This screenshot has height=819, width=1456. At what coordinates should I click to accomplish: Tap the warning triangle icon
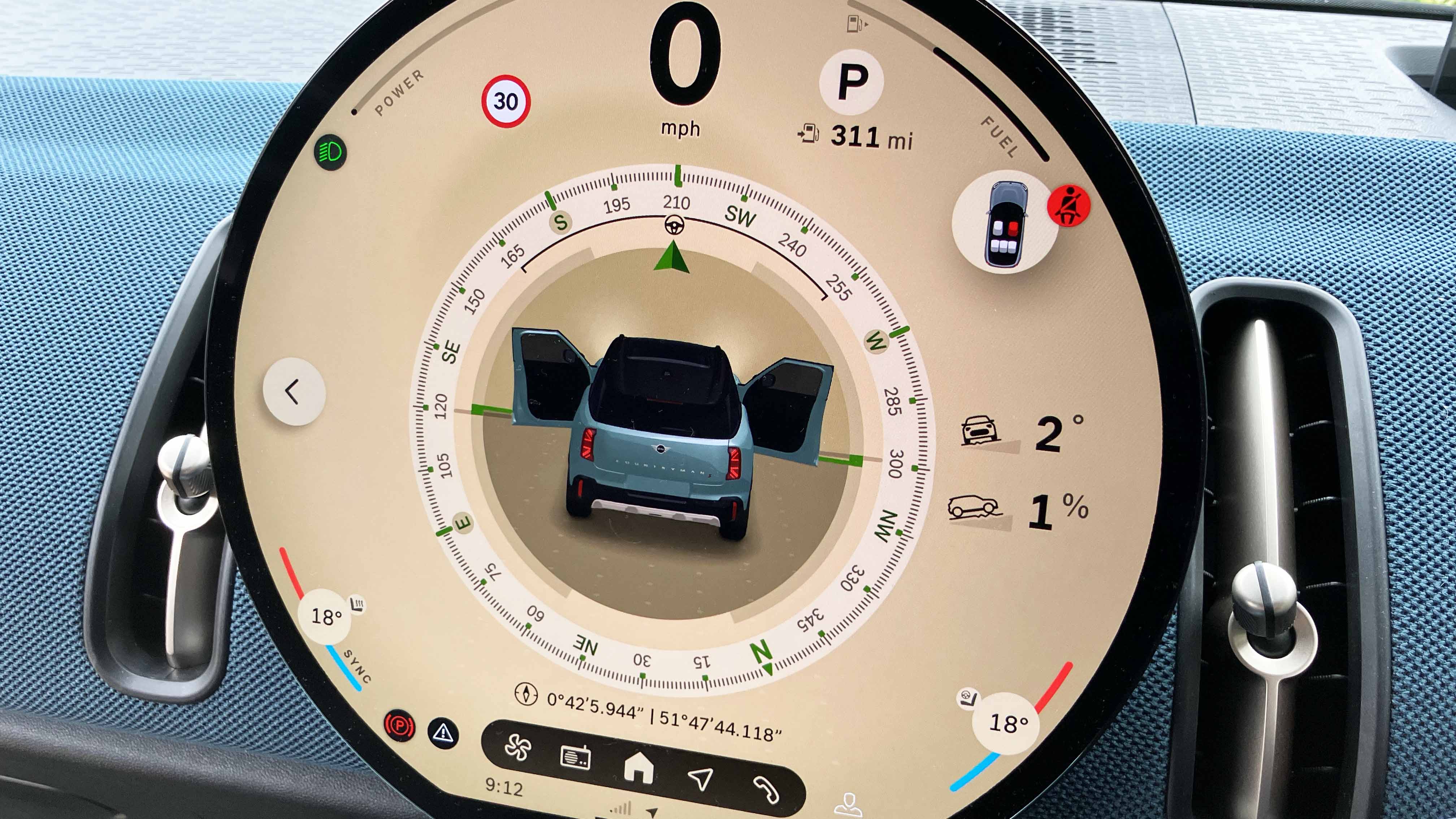(x=443, y=733)
